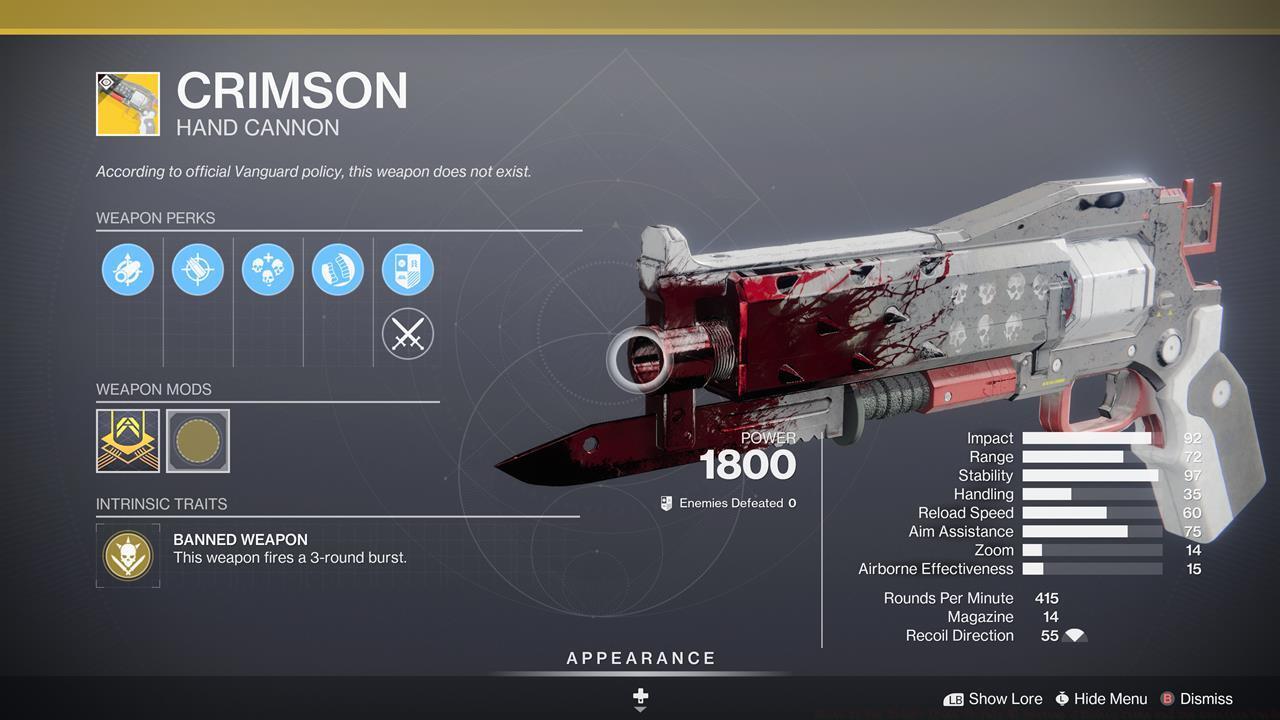Select the equipped weapon mod icon

[128, 440]
